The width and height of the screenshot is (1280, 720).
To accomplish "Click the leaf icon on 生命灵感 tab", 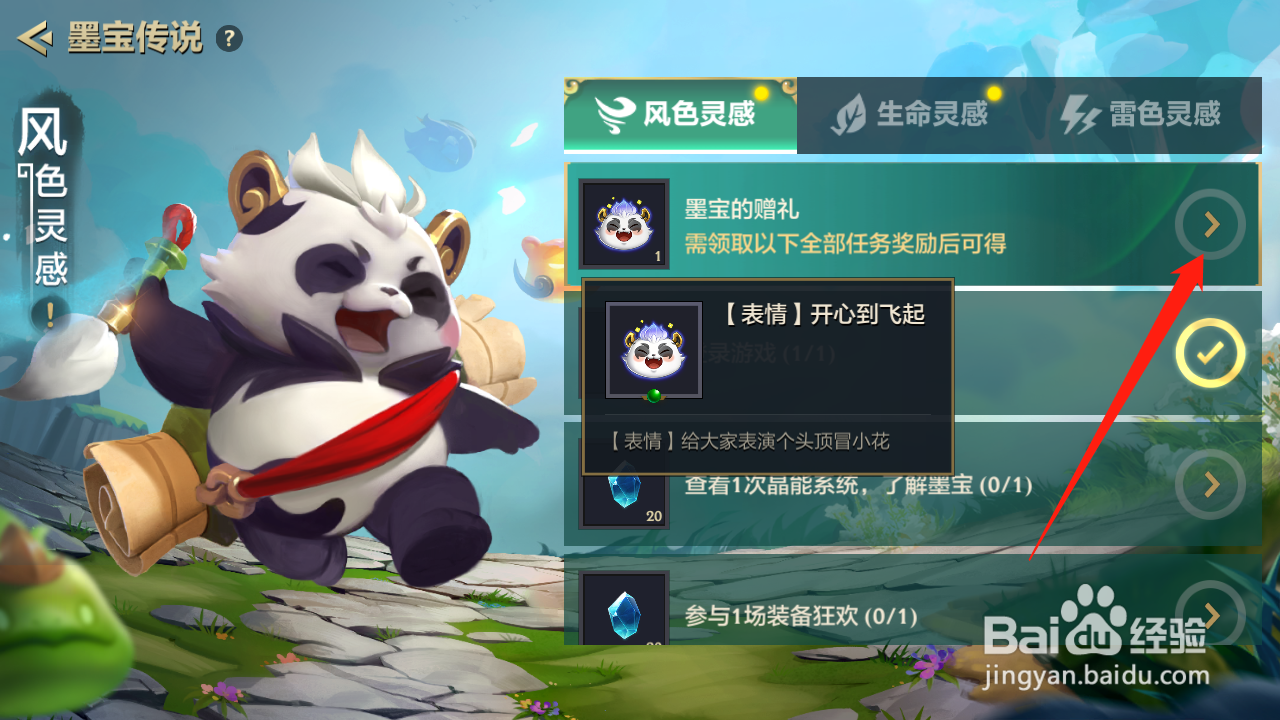I will coord(849,114).
